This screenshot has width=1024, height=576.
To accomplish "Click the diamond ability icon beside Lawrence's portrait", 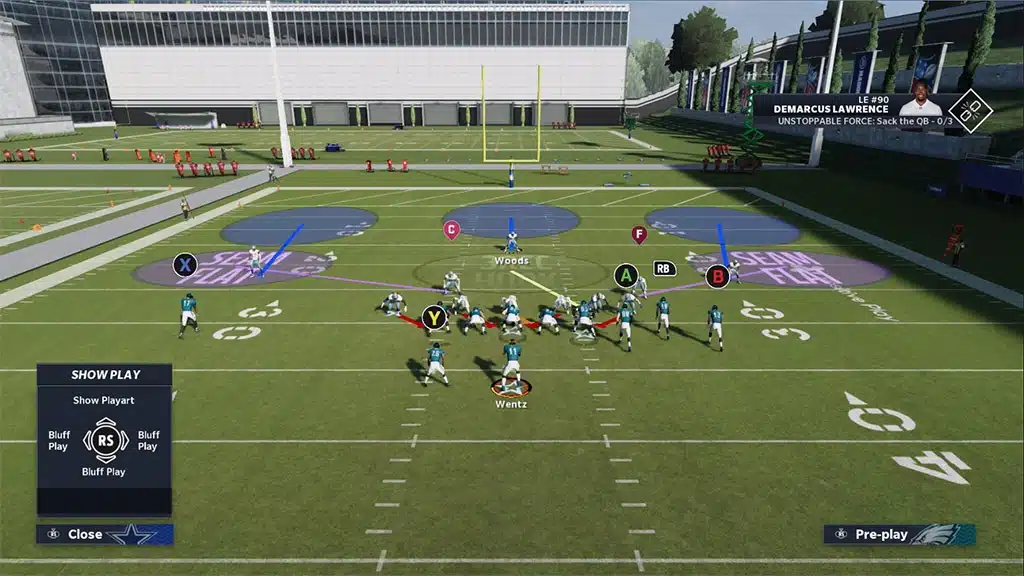I will point(969,111).
